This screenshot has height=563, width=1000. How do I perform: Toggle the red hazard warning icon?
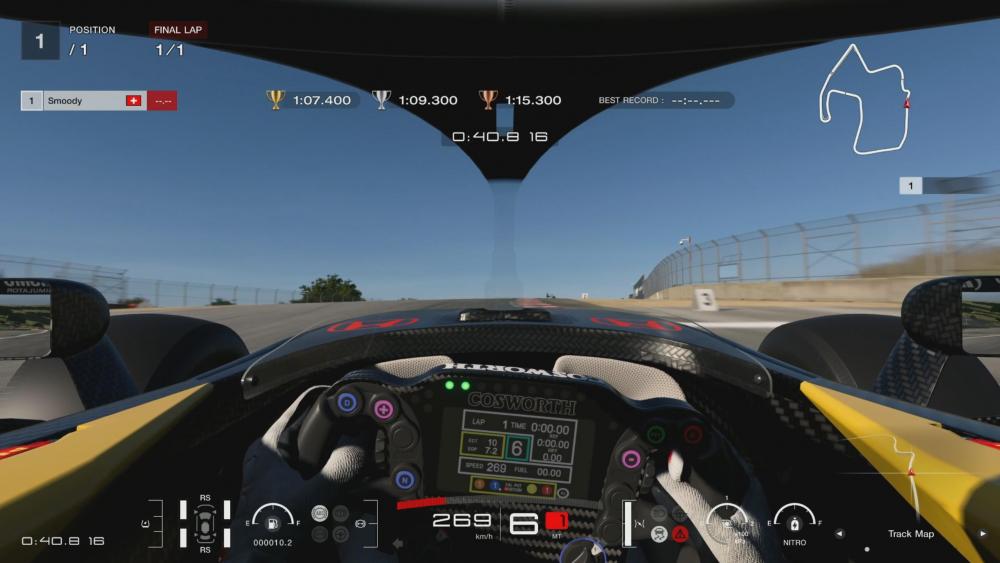pyautogui.click(x=680, y=534)
